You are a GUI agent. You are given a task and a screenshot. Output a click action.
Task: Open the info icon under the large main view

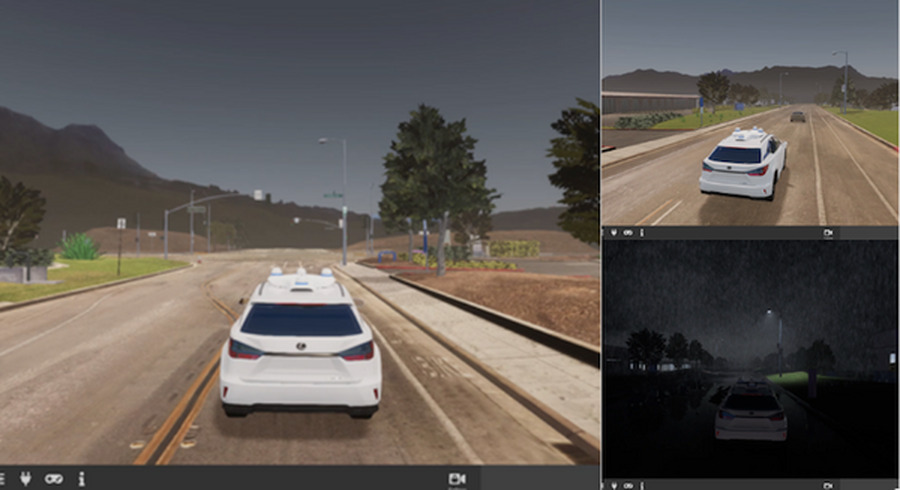81,479
